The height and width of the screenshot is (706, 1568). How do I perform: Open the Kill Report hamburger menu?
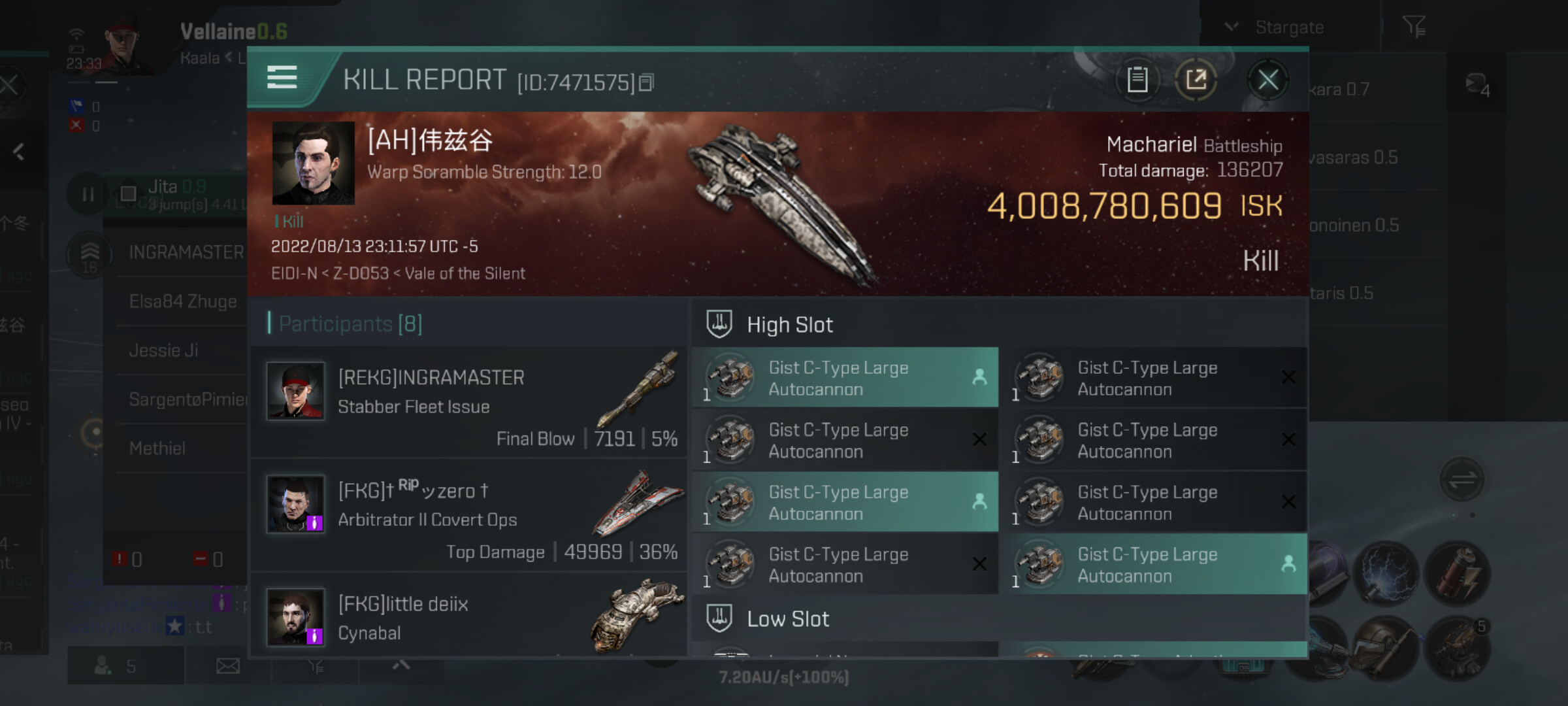[x=282, y=78]
